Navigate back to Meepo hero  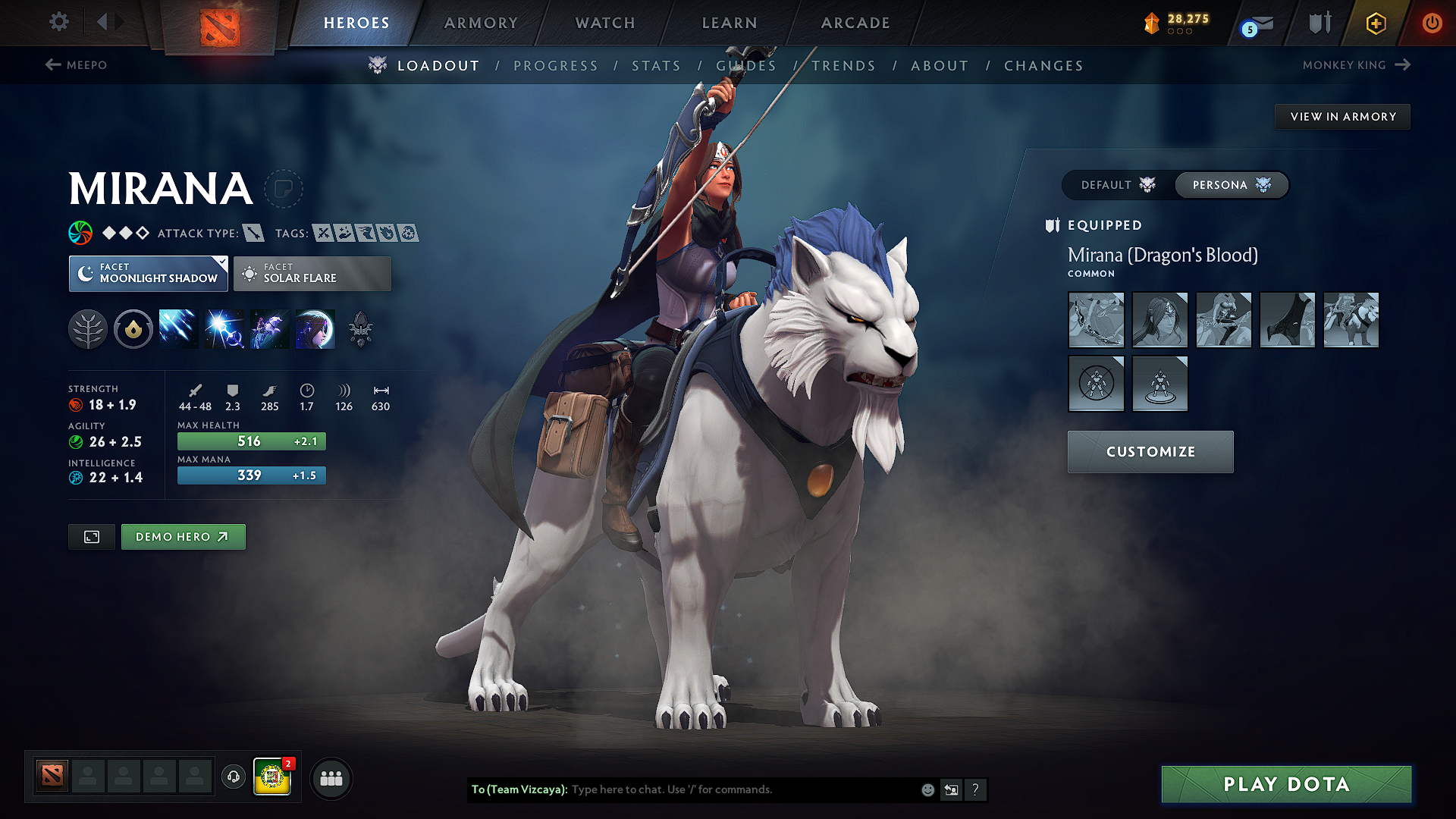[78, 65]
